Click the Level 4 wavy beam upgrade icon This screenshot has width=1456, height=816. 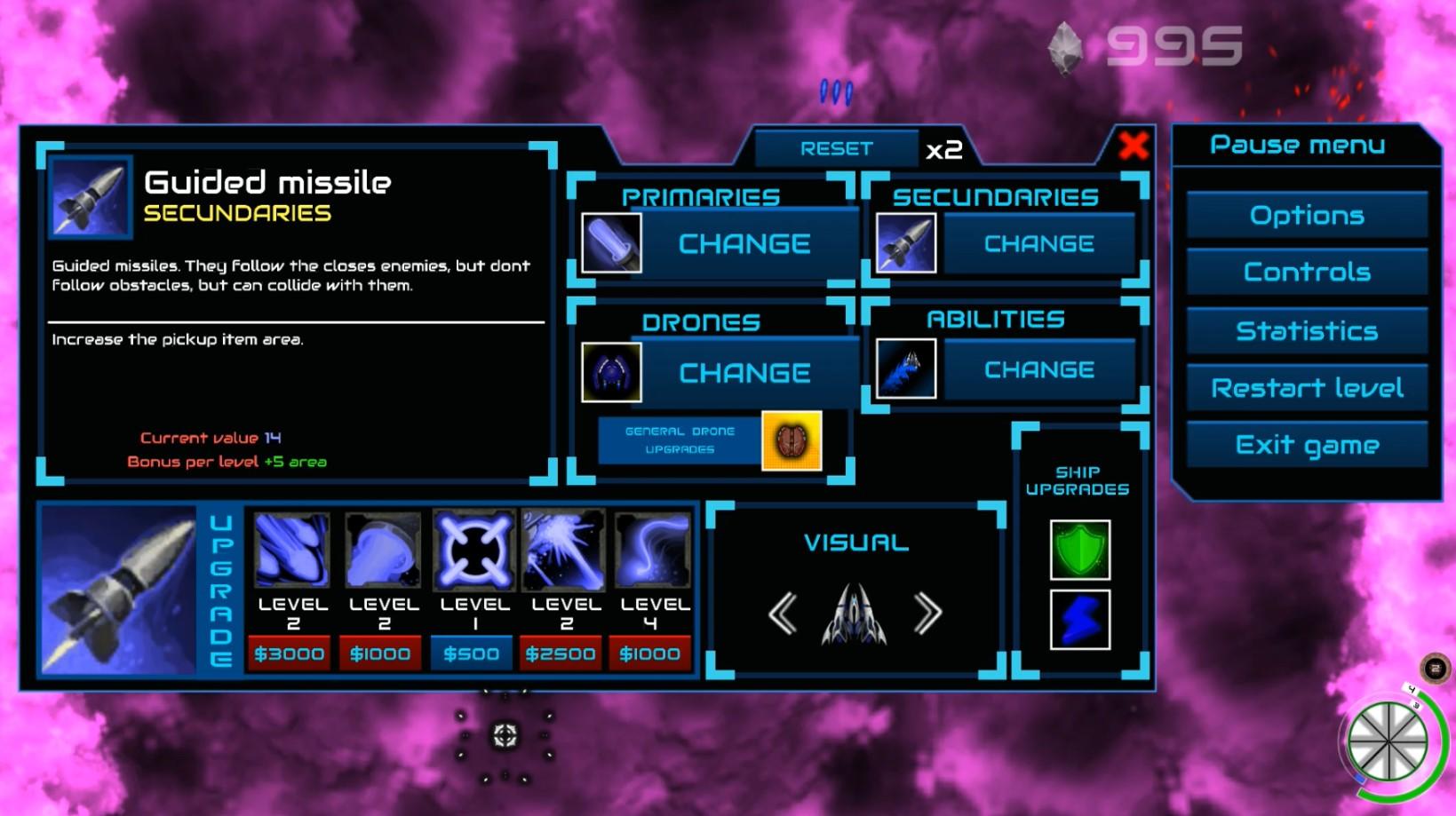click(x=653, y=551)
